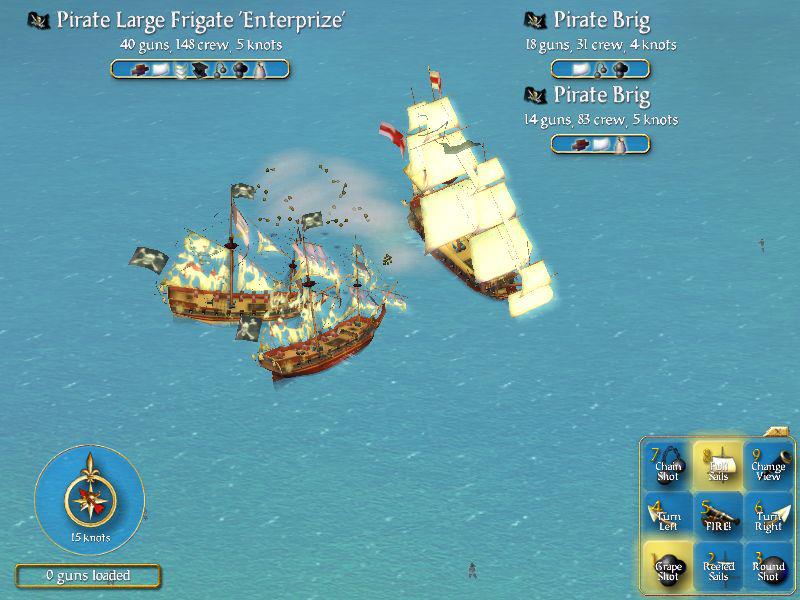Choose Grape Shot ammunition

coord(668,566)
